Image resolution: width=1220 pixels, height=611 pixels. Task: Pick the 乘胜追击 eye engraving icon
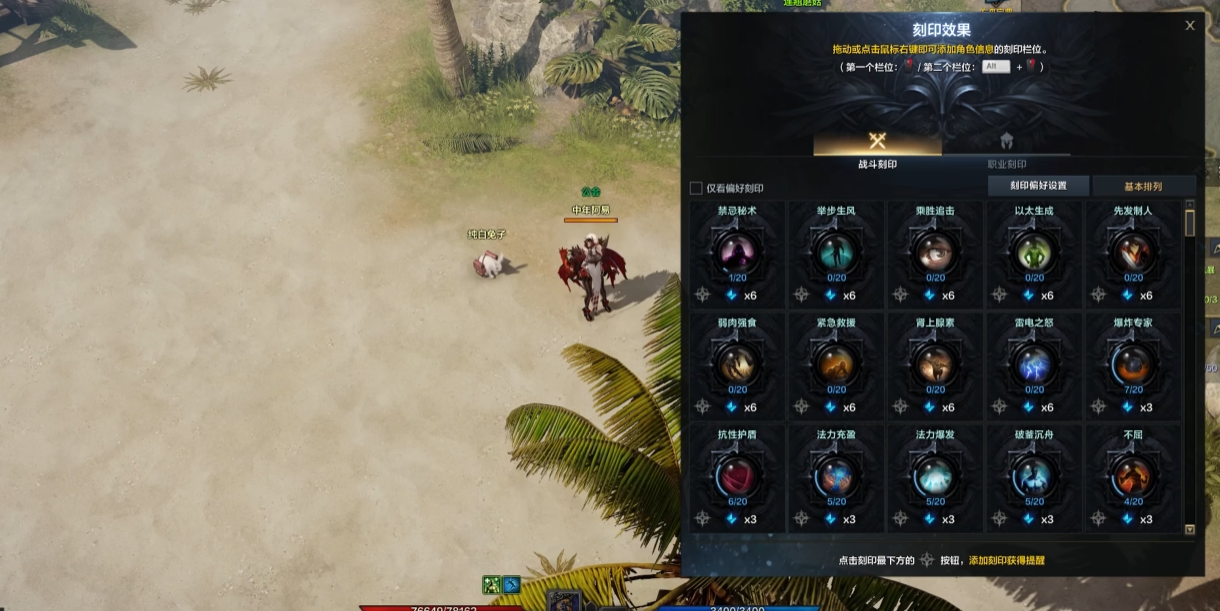point(935,252)
